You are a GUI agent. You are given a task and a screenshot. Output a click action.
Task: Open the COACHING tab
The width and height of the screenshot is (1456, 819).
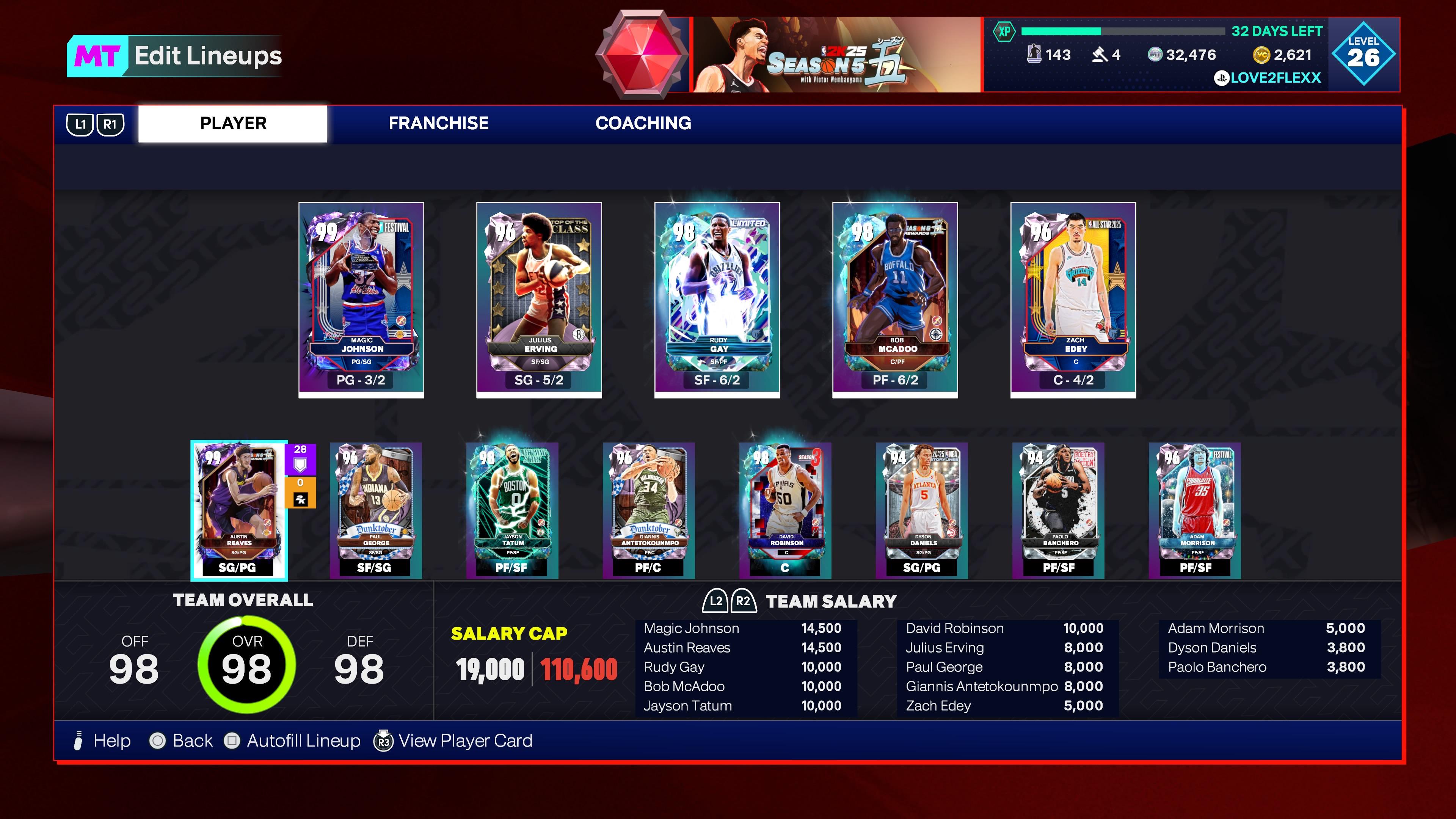click(x=644, y=123)
